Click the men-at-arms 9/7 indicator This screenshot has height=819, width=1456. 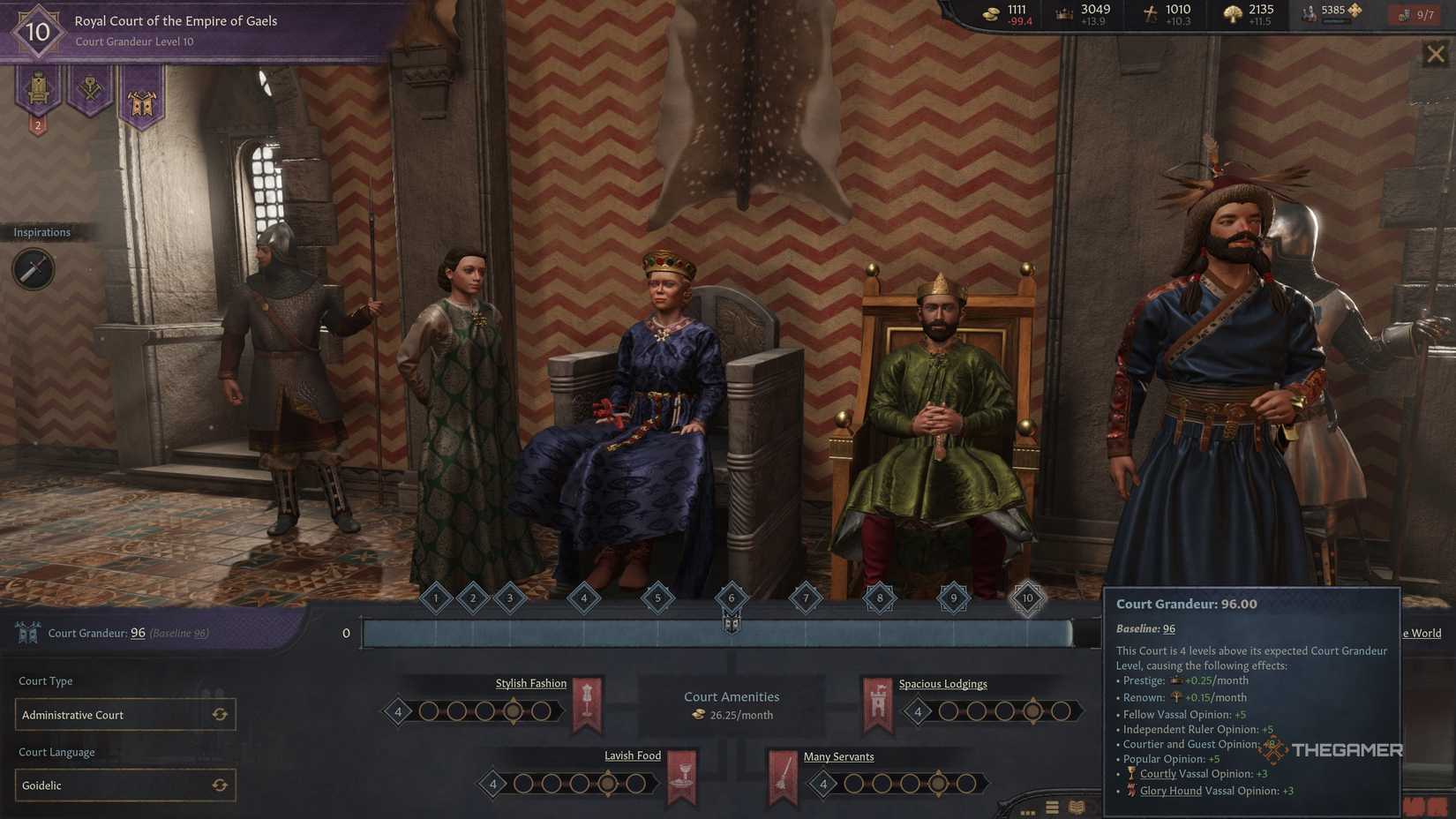1415,14
